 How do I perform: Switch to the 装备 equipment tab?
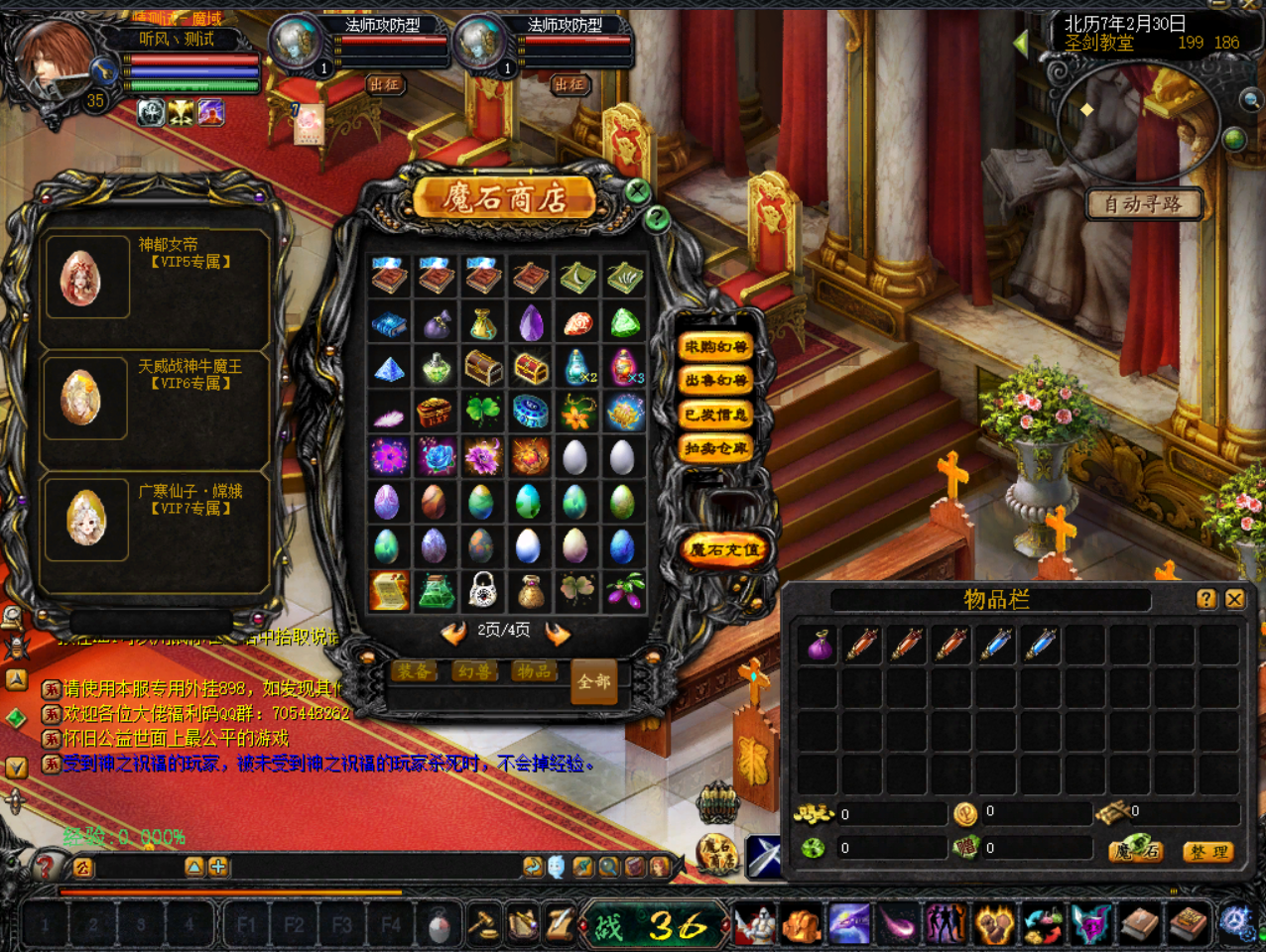point(413,671)
